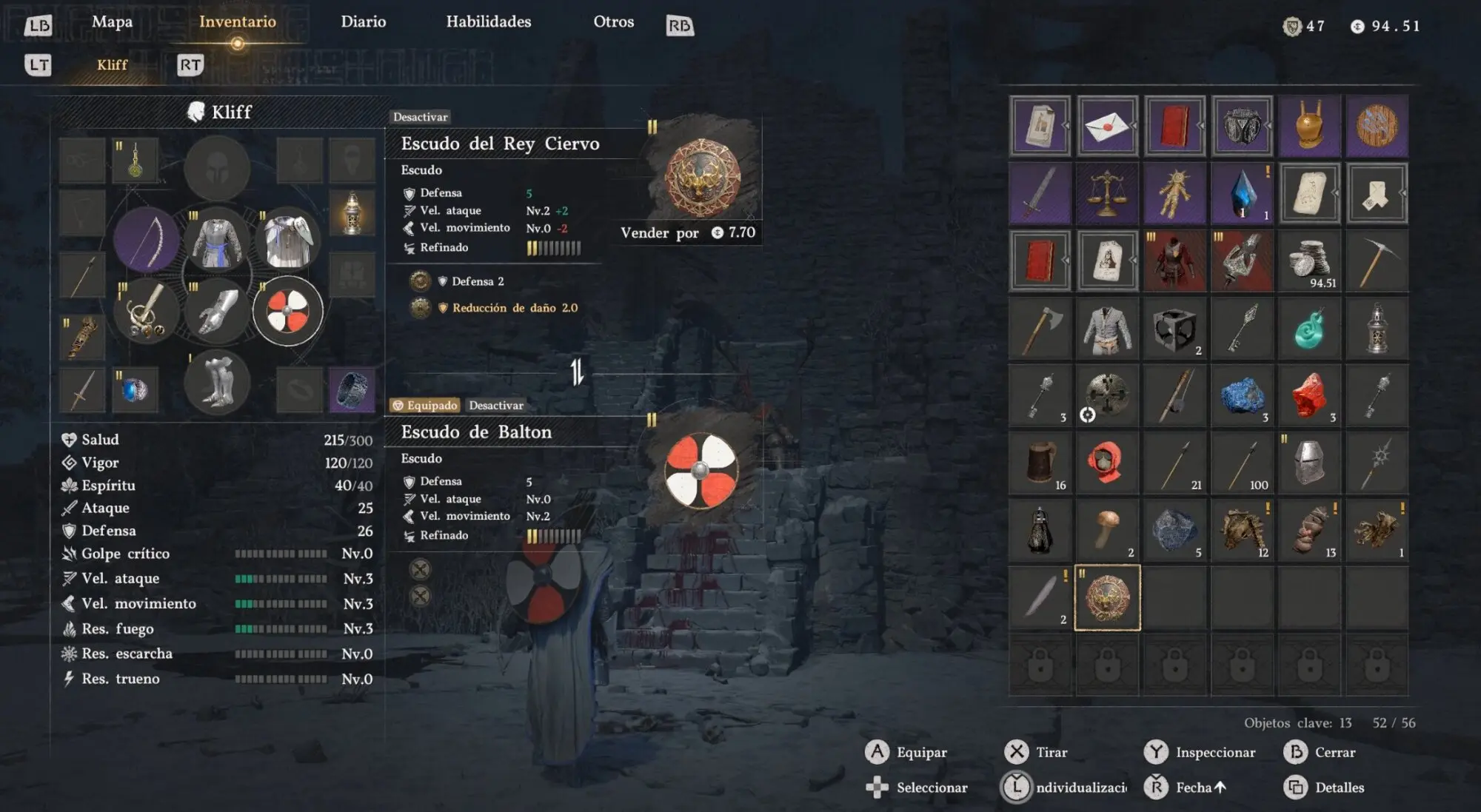Image resolution: width=1481 pixels, height=812 pixels.
Task: Select the equipped chest armor slot
Action: [218, 241]
